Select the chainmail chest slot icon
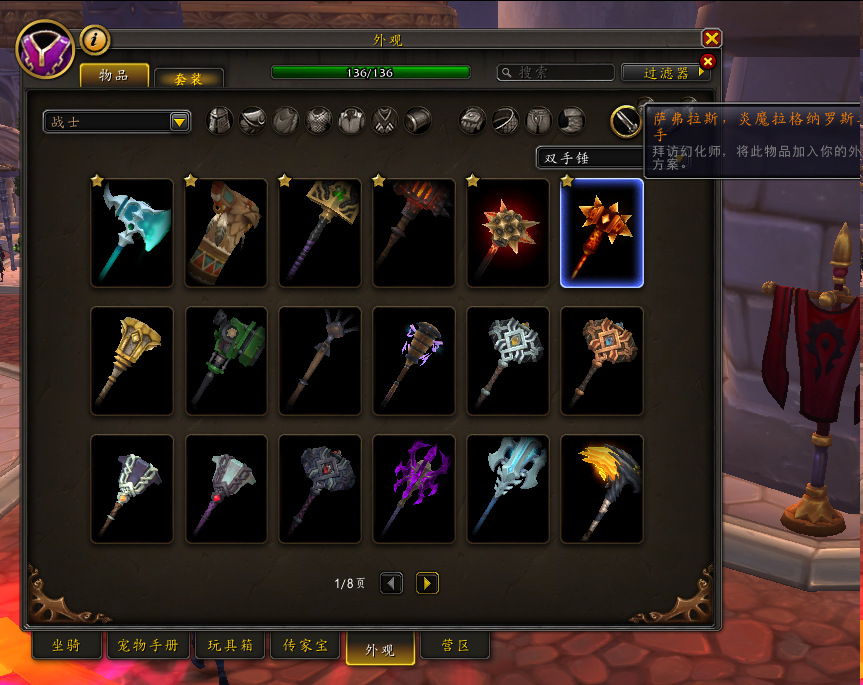 318,121
